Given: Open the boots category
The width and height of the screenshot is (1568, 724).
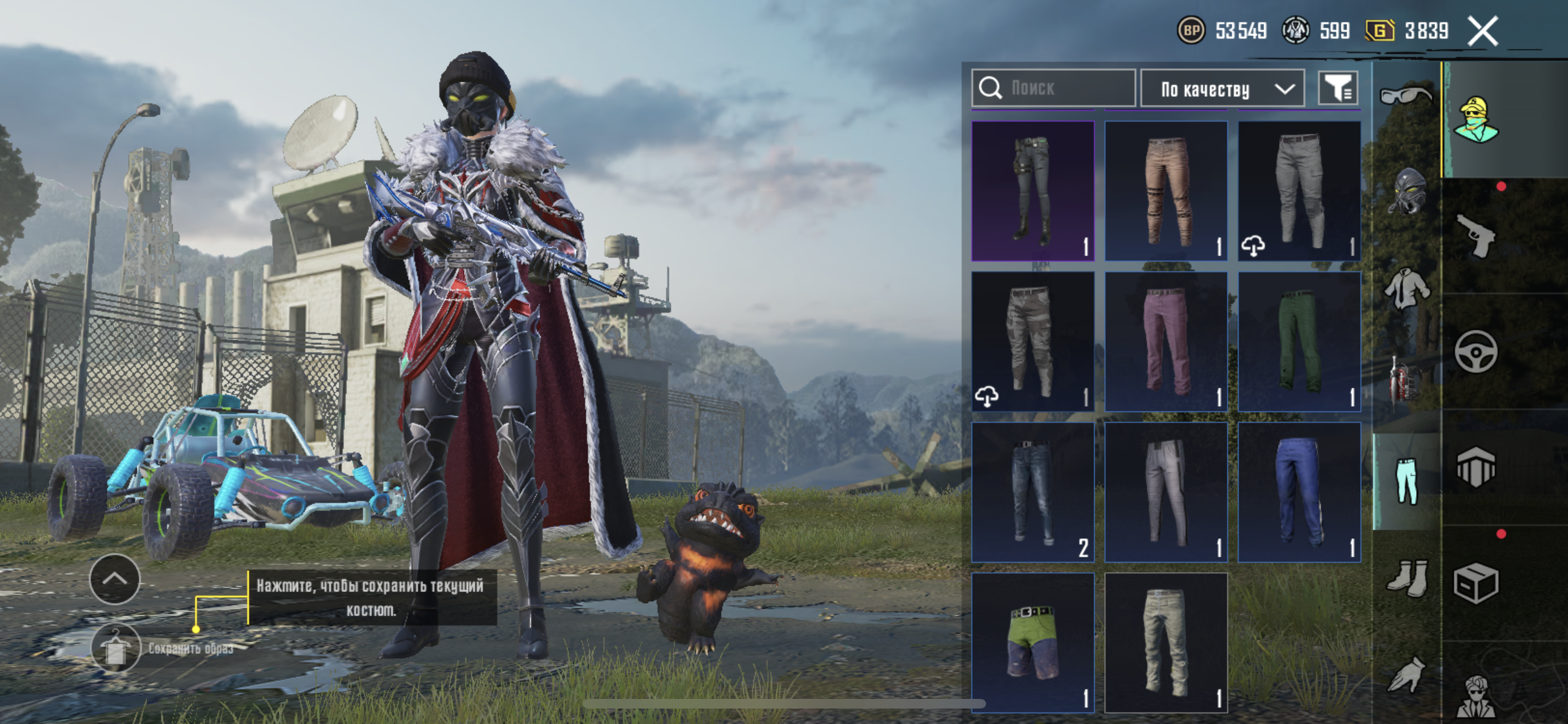Looking at the screenshot, I should 1407,578.
